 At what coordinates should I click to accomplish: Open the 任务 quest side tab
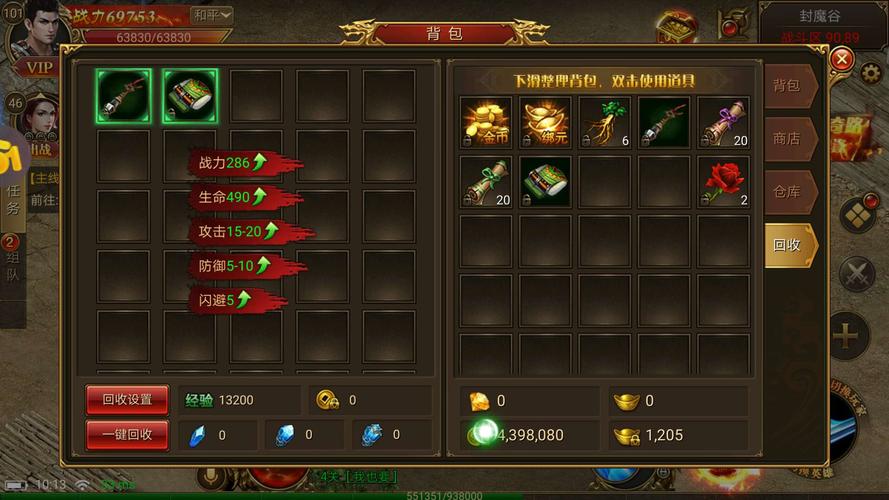pos(13,196)
